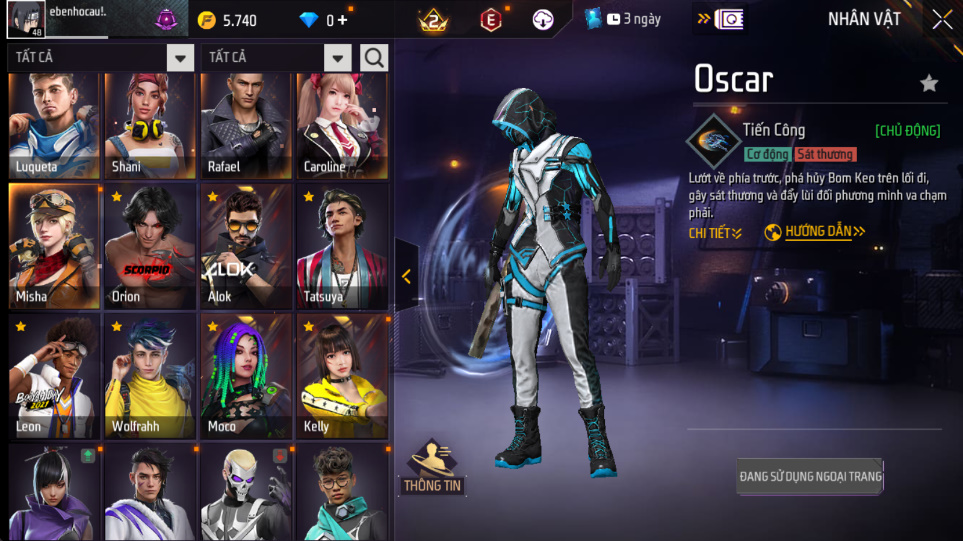Pick the Alok character card

(x=245, y=246)
